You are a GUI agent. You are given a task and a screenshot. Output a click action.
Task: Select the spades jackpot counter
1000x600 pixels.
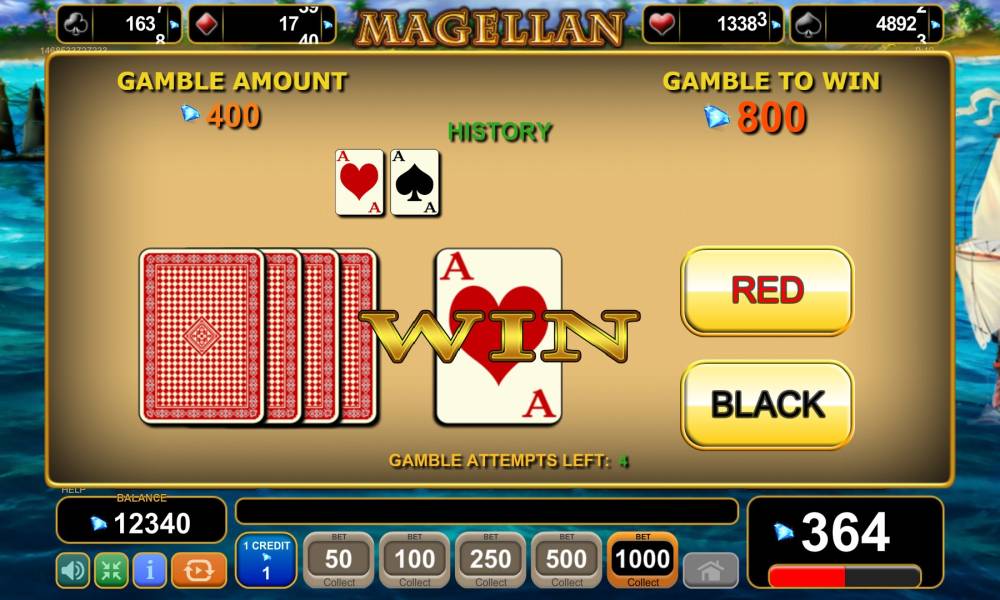866,24
